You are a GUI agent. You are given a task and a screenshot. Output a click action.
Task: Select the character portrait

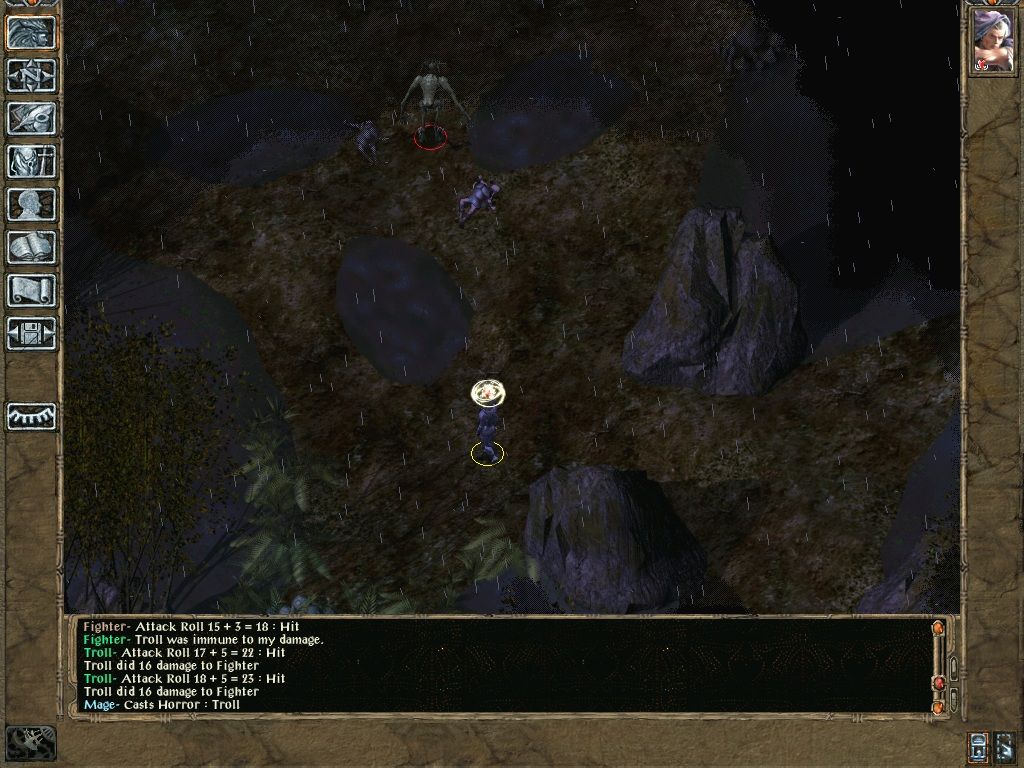992,42
